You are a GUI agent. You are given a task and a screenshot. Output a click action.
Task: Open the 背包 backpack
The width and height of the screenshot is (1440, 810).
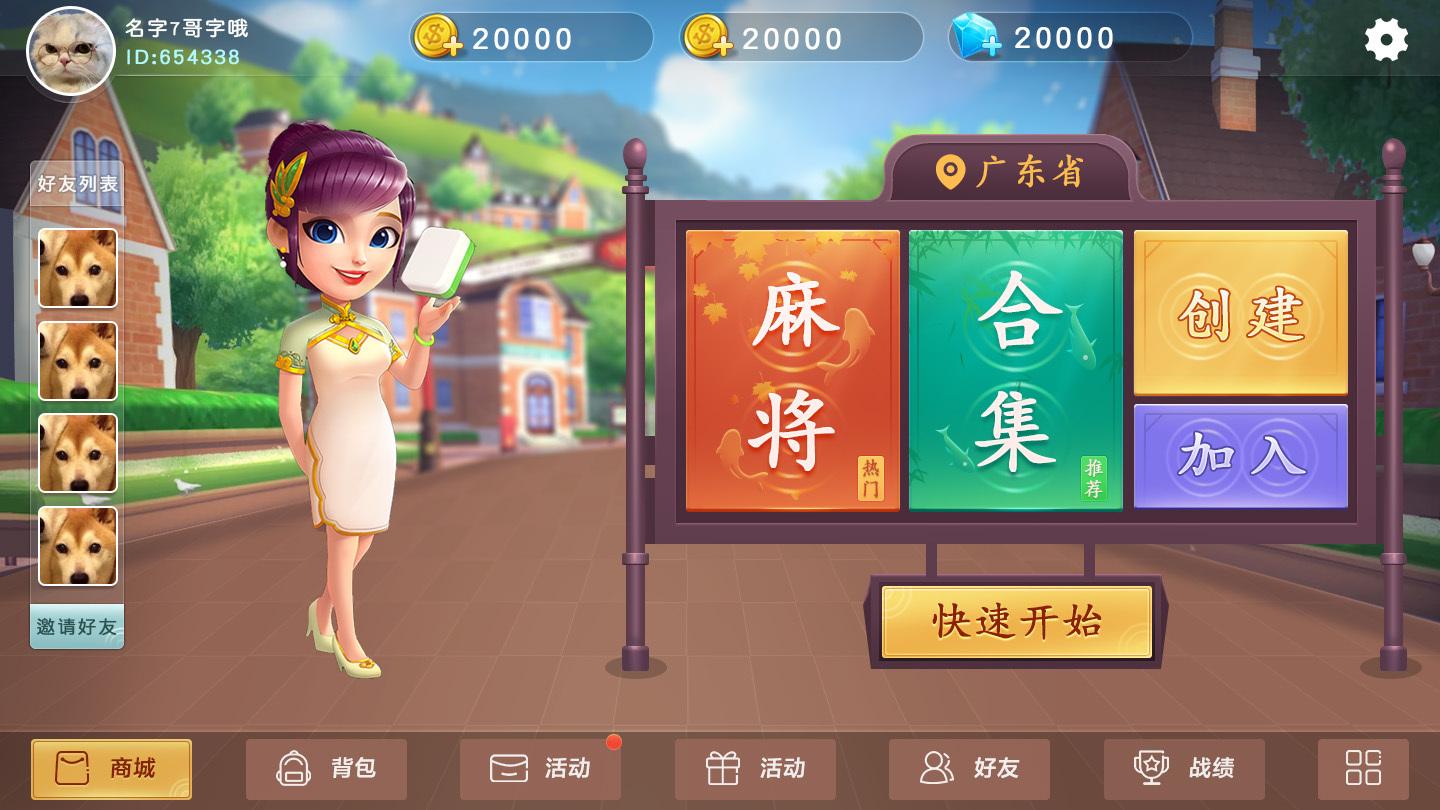click(326, 769)
